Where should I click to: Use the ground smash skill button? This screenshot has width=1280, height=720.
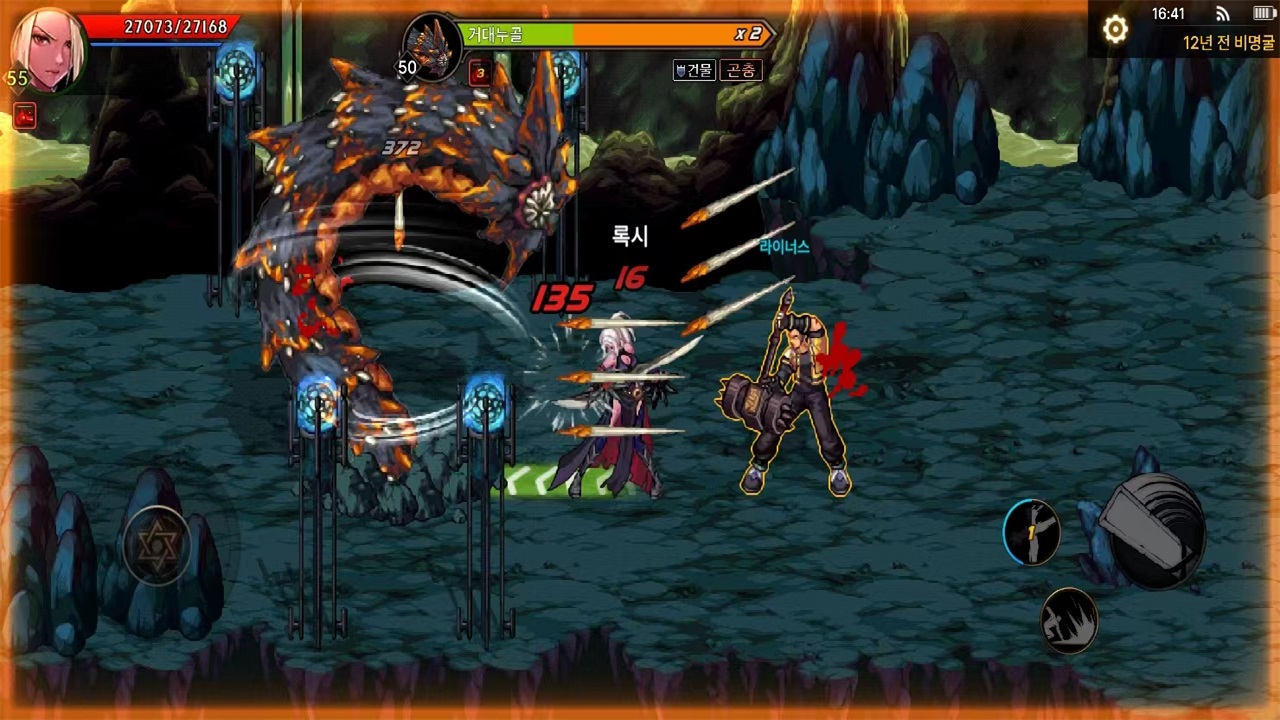pos(1069,620)
